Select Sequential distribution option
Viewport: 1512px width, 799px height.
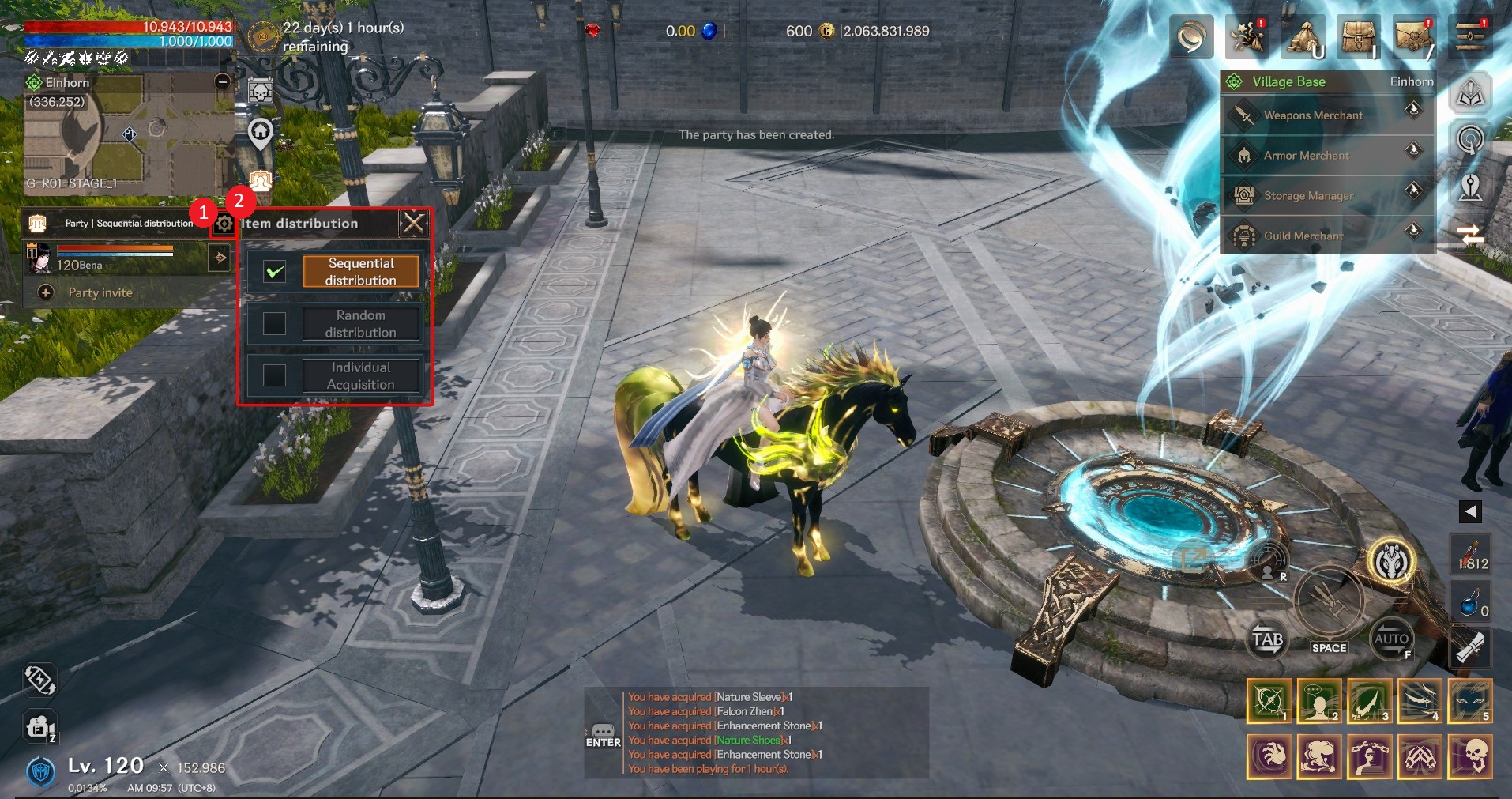coord(360,272)
